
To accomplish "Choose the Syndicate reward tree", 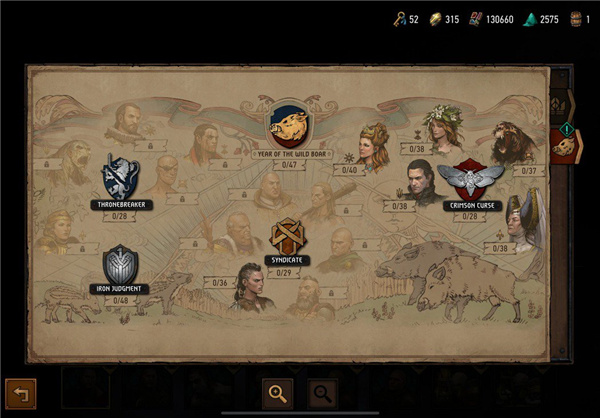I will [x=288, y=238].
